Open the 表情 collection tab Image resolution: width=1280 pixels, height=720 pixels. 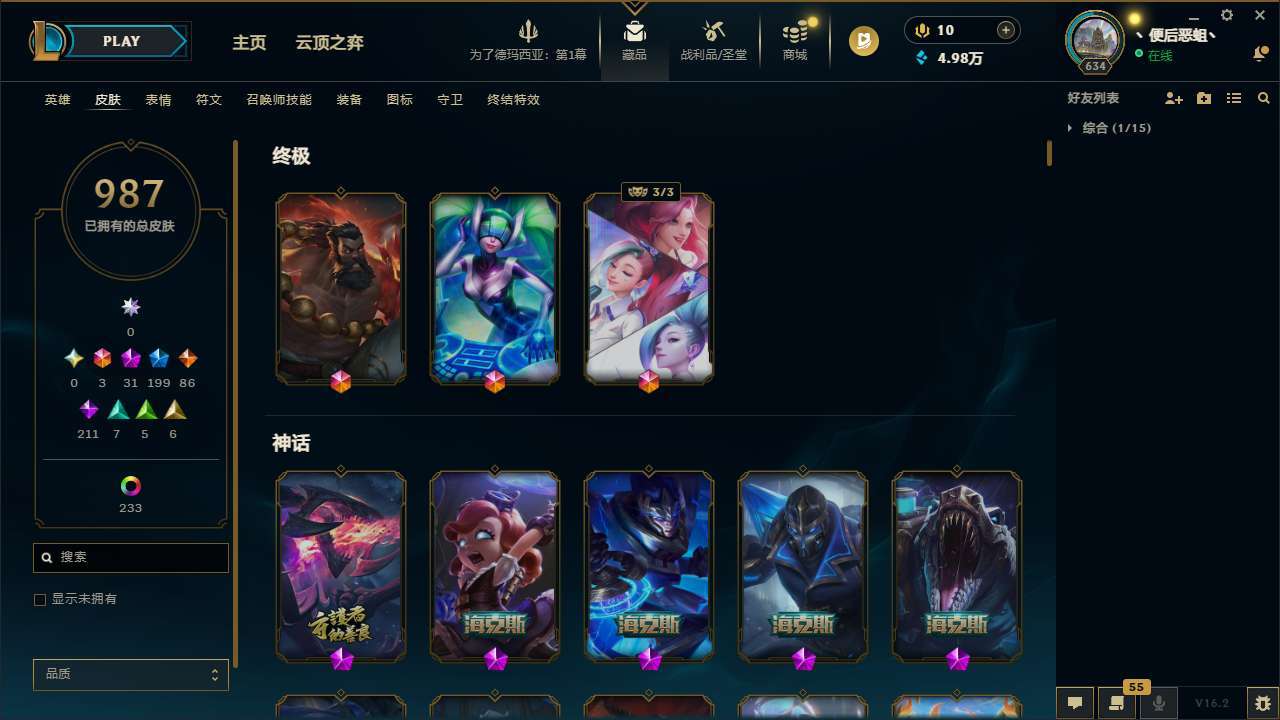tap(158, 99)
